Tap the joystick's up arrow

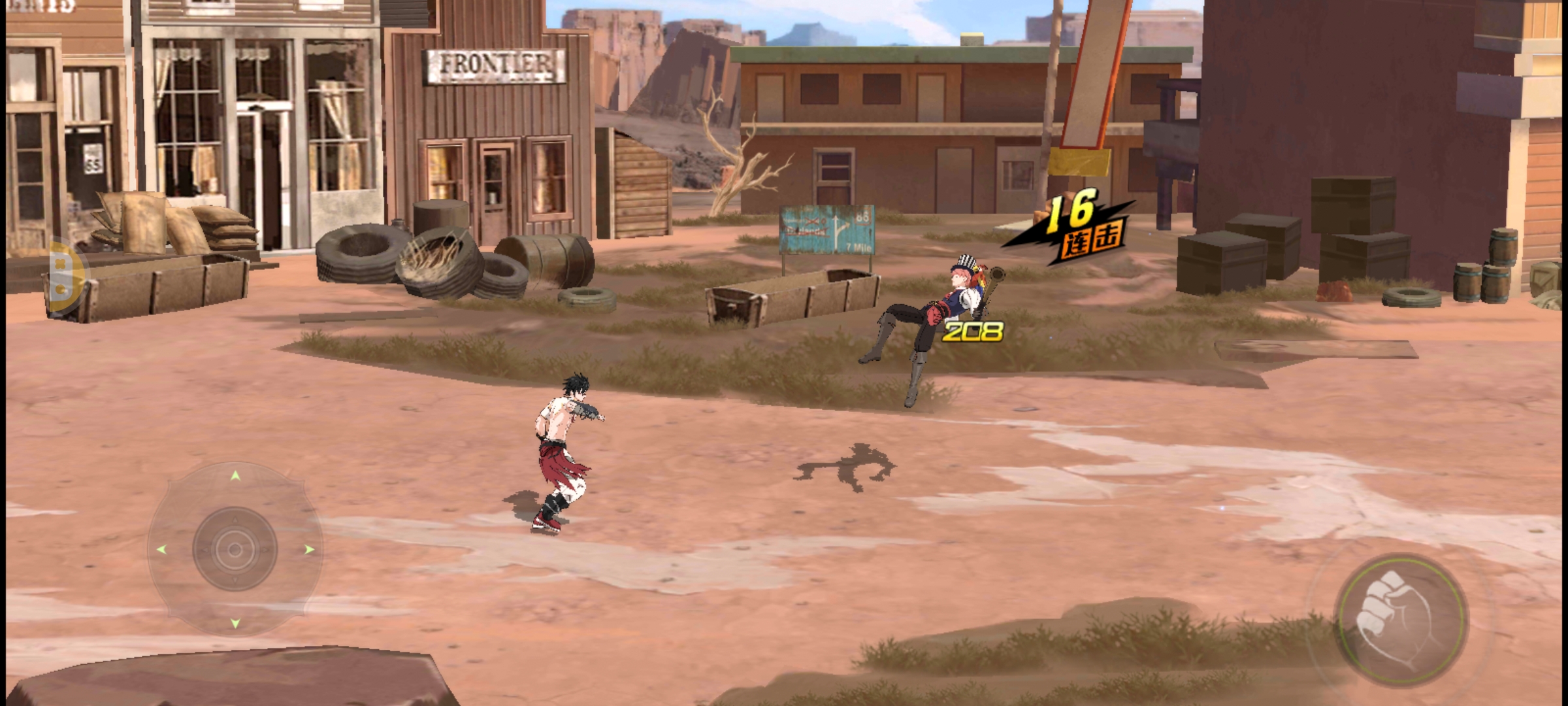click(x=235, y=476)
